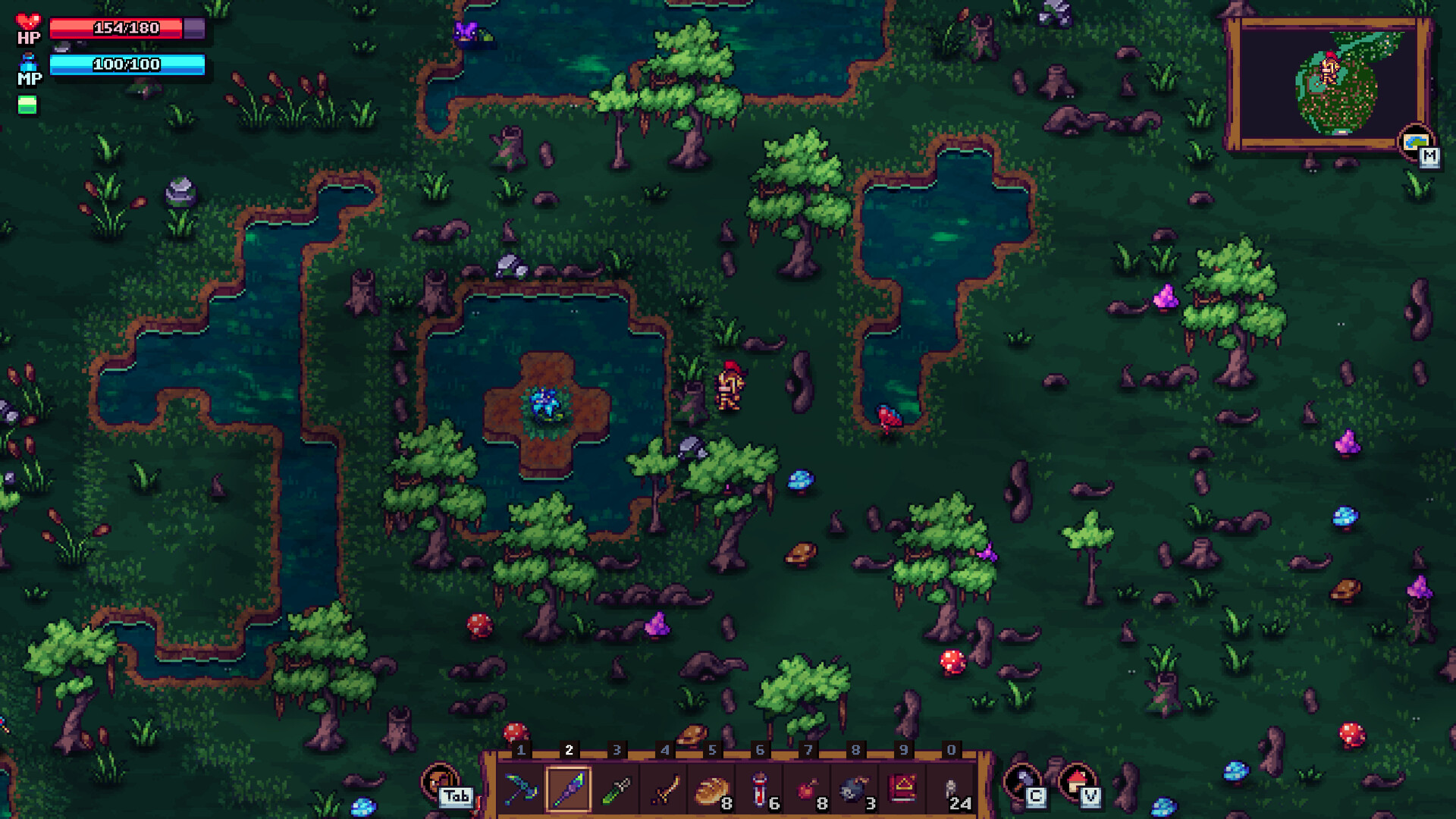Select the bomb in hotbar slot 8

852,789
